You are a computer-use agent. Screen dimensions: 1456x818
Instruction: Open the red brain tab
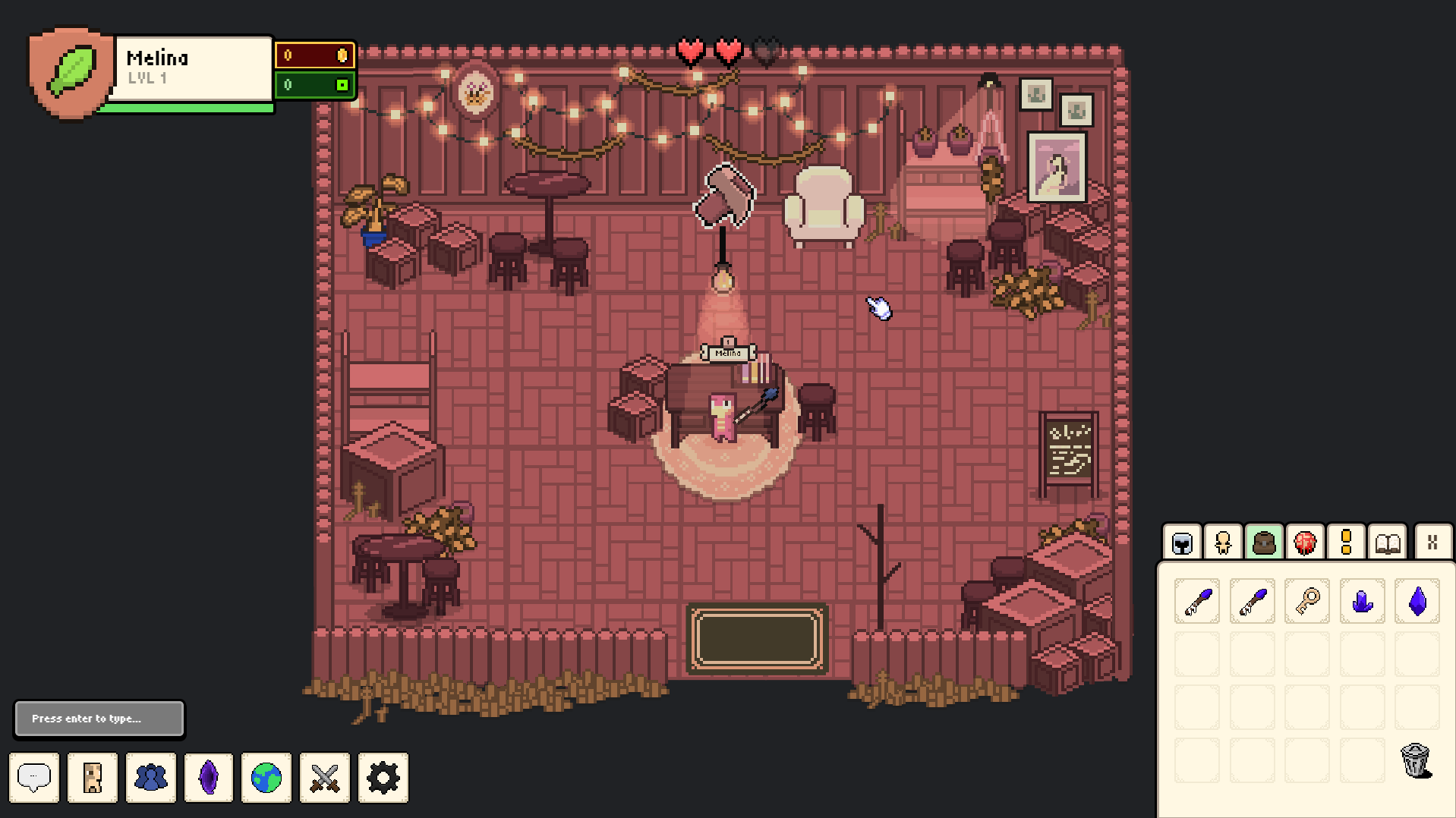1305,543
